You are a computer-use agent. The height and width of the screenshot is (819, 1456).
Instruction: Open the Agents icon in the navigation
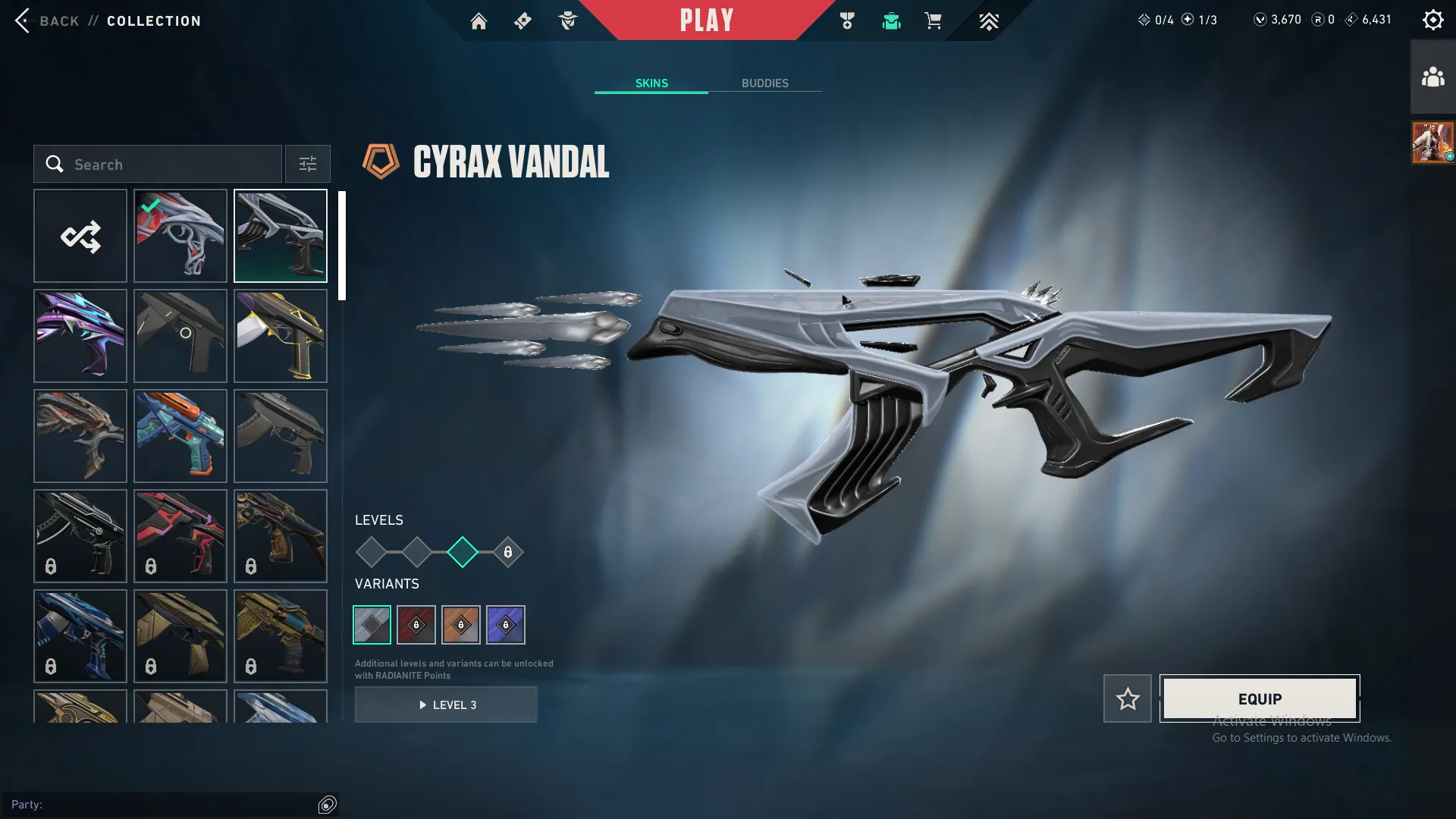point(566,21)
